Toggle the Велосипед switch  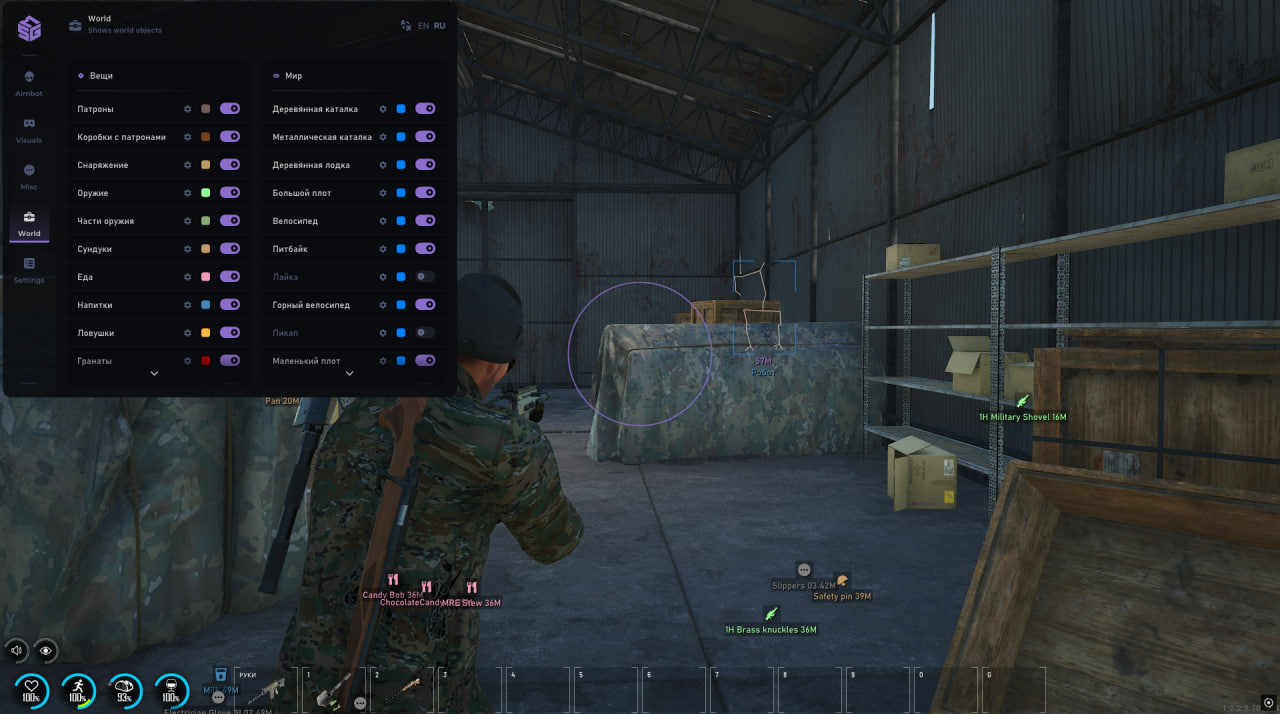click(425, 220)
